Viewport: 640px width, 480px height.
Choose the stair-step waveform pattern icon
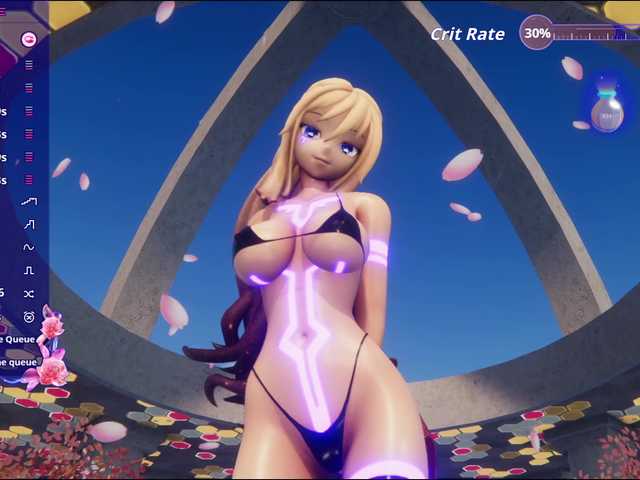29,224
